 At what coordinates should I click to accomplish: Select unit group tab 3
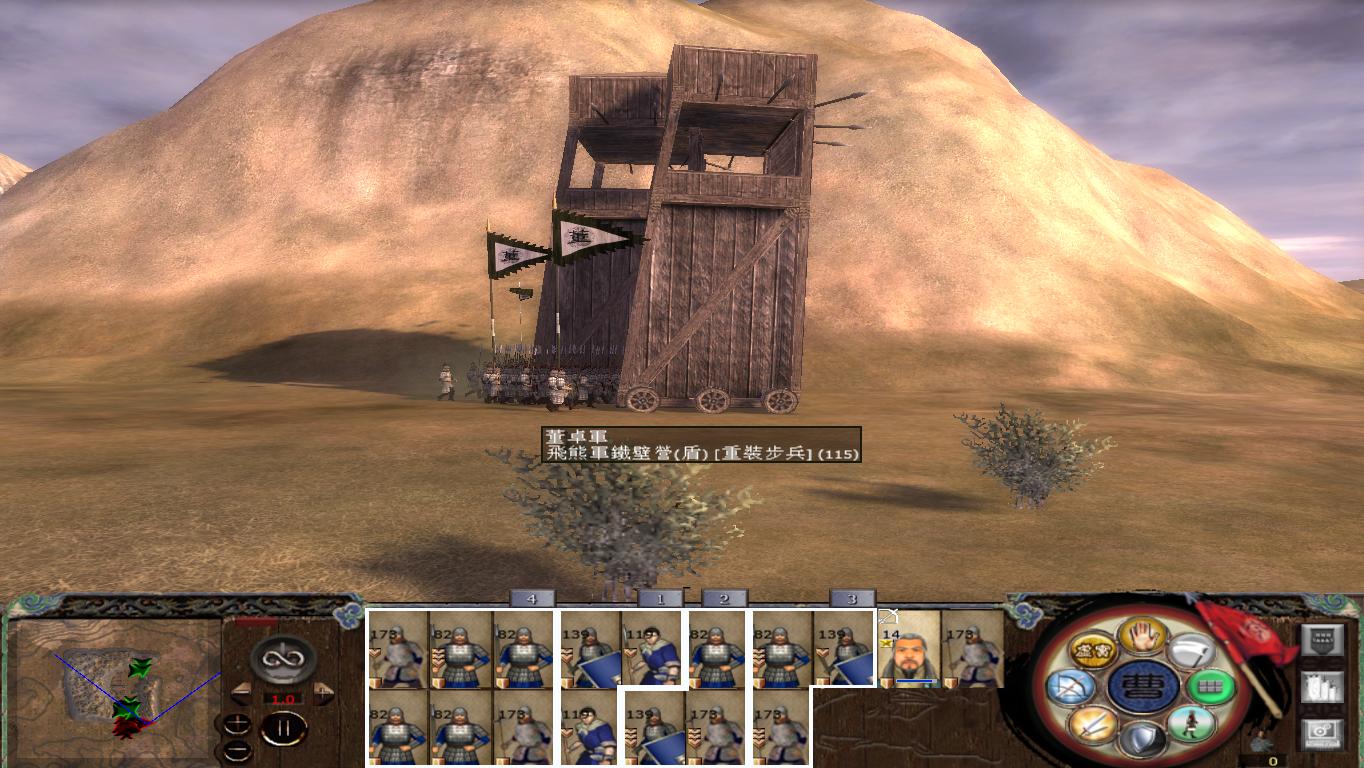coord(852,598)
